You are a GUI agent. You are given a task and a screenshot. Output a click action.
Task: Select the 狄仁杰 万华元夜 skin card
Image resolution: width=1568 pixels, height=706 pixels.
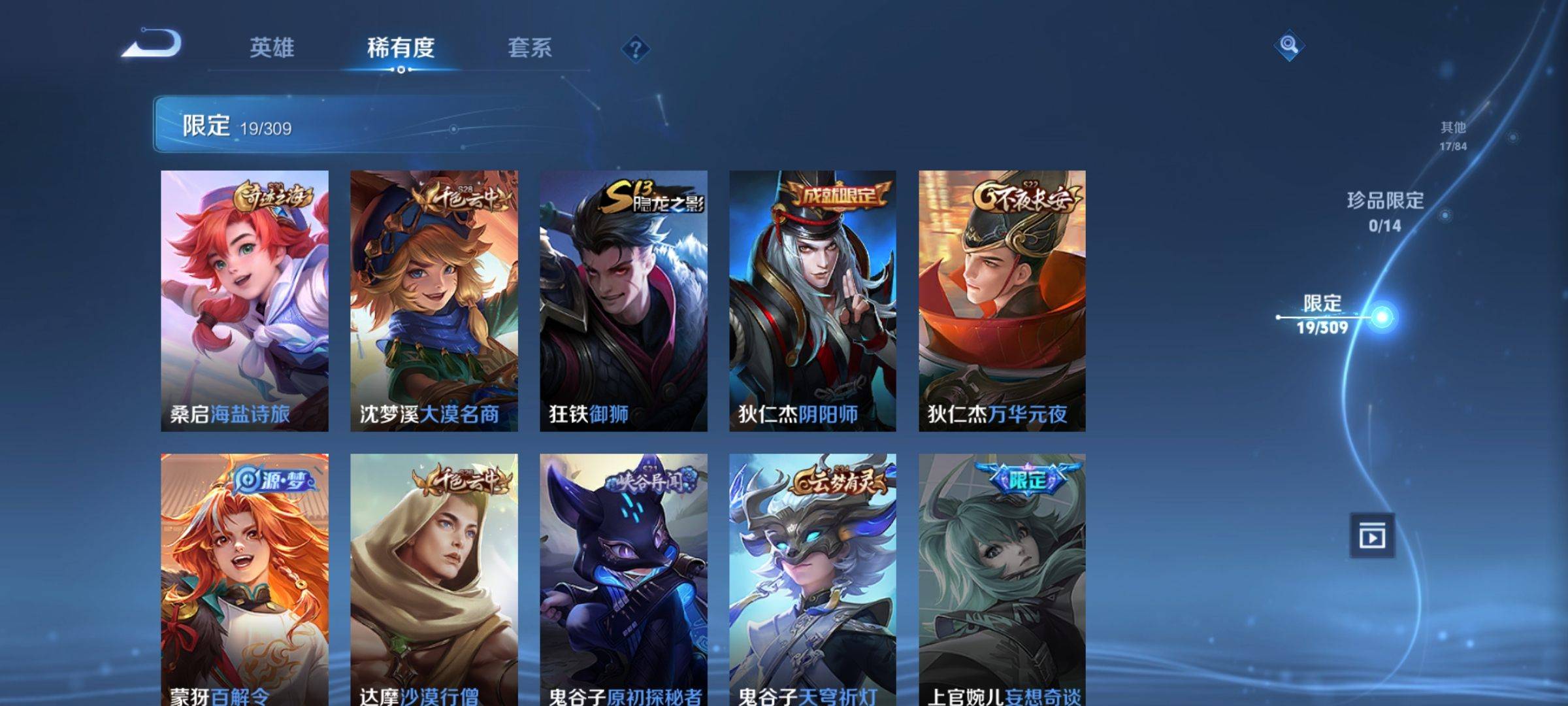click(x=1002, y=301)
